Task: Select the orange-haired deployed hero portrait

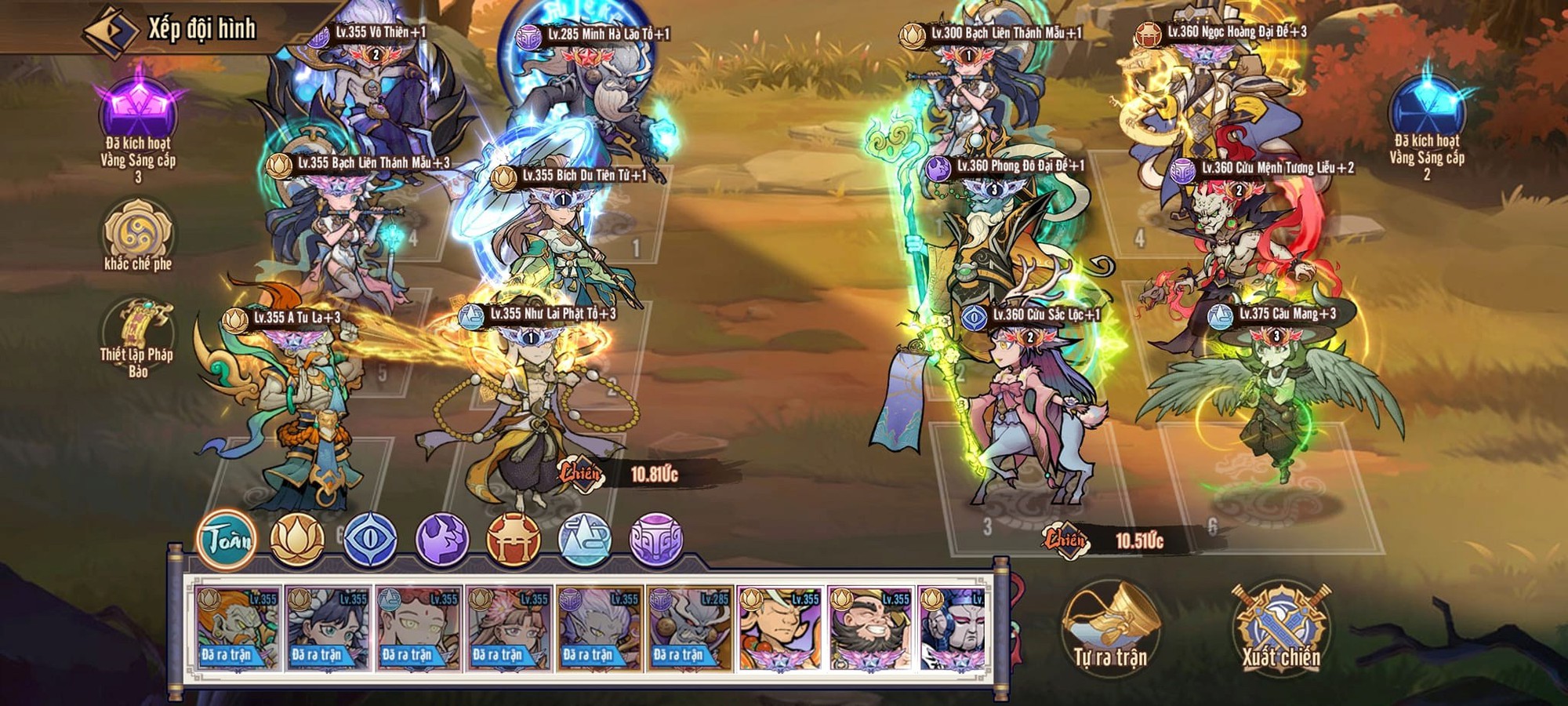Action: point(238,628)
